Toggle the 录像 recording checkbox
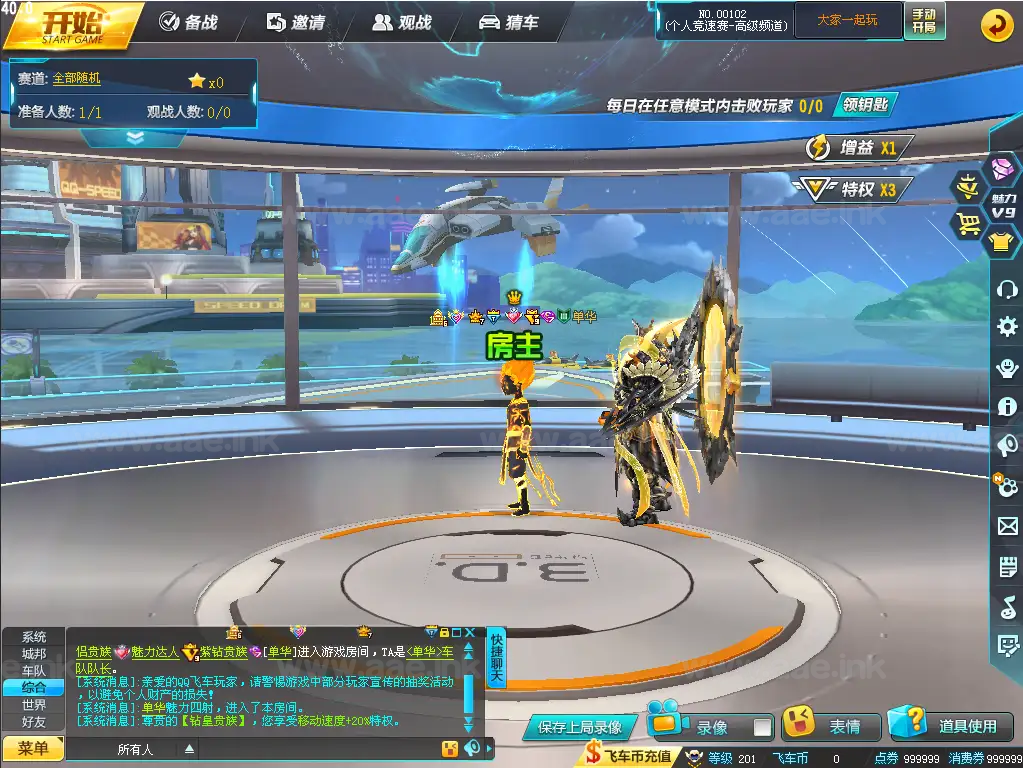 pyautogui.click(x=762, y=727)
